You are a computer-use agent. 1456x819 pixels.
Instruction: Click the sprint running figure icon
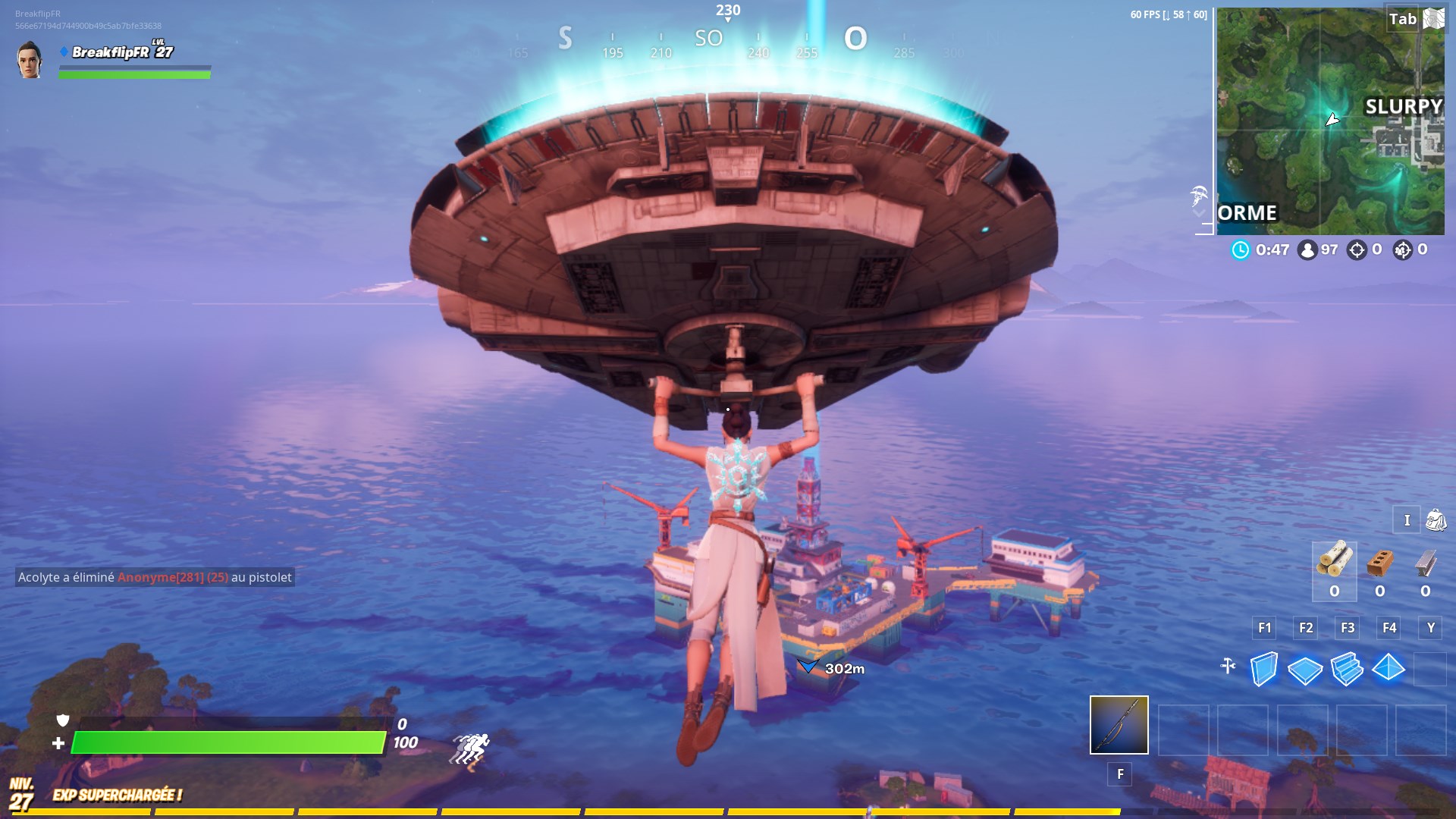(x=471, y=749)
